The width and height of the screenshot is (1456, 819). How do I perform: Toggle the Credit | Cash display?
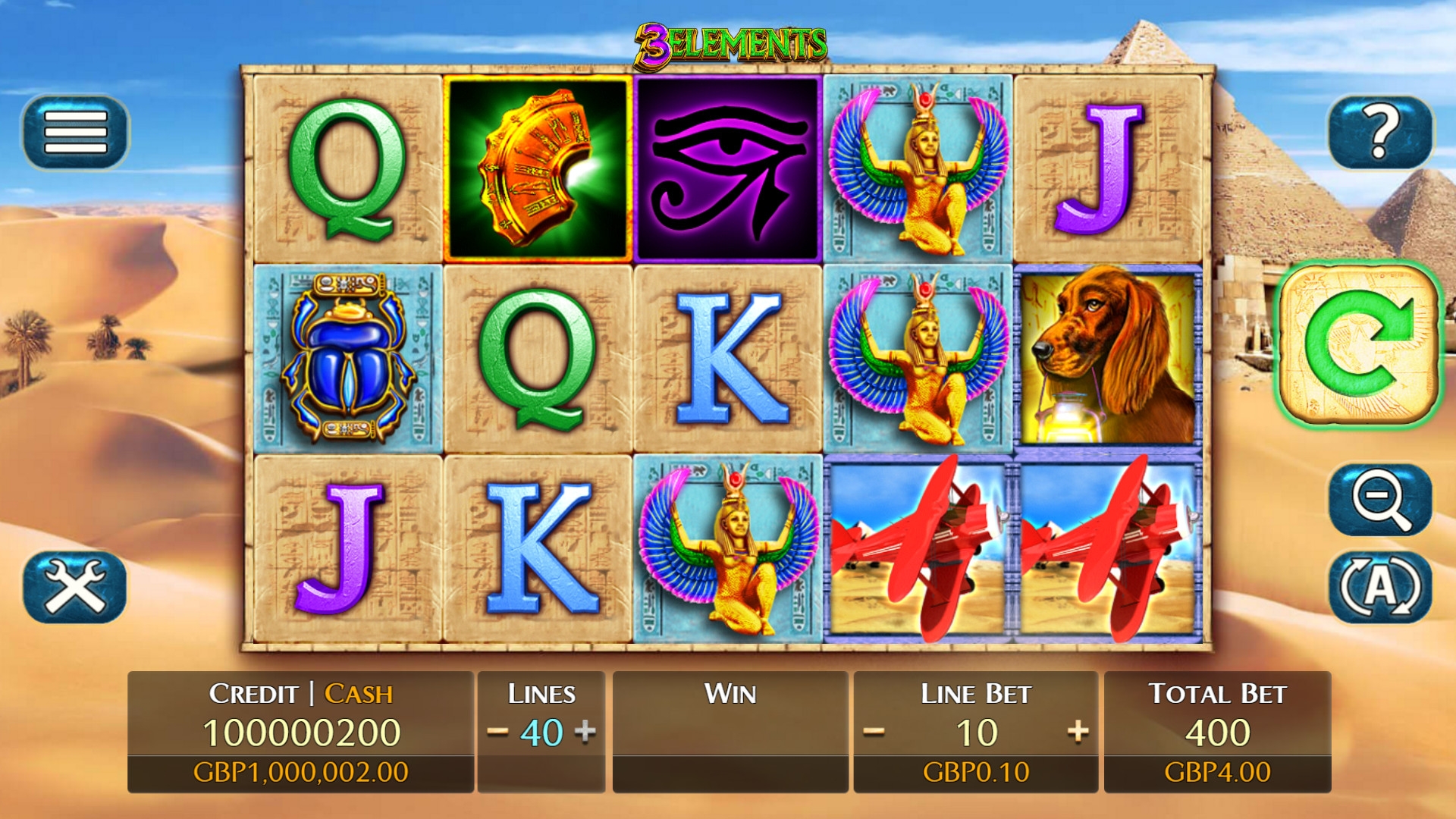(301, 693)
